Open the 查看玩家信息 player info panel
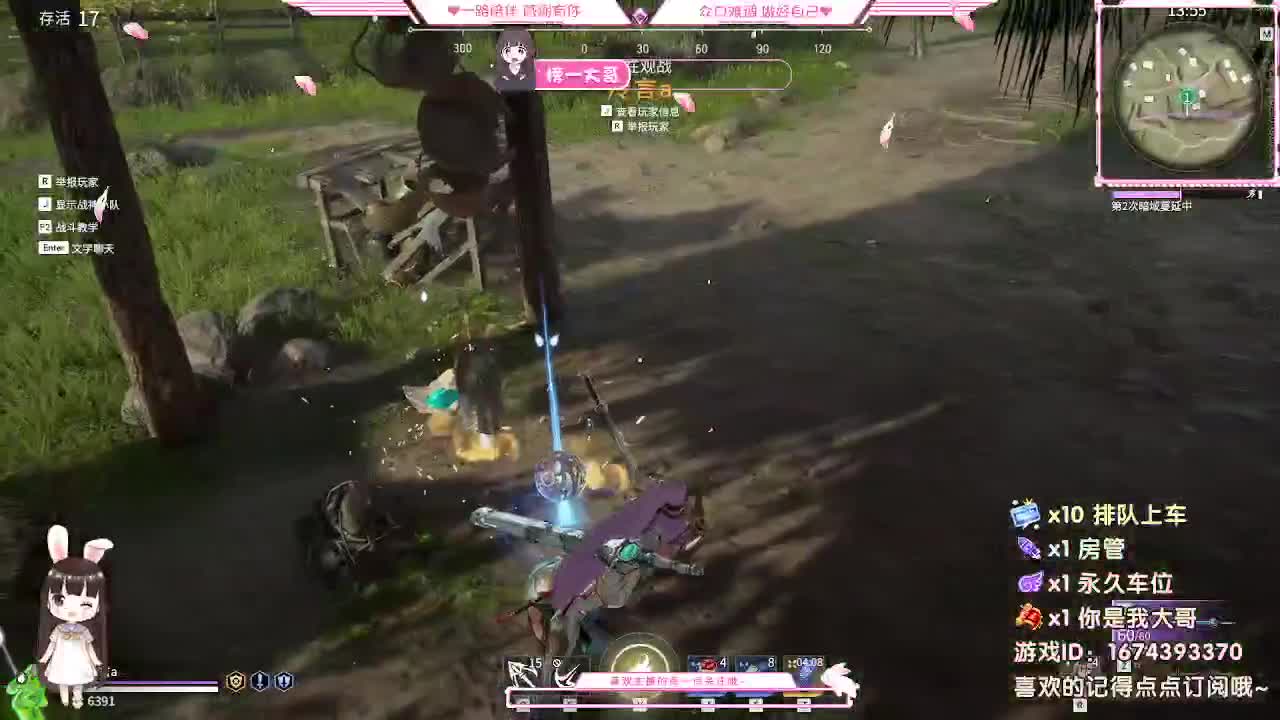This screenshot has height=720, width=1280. pyautogui.click(x=647, y=112)
